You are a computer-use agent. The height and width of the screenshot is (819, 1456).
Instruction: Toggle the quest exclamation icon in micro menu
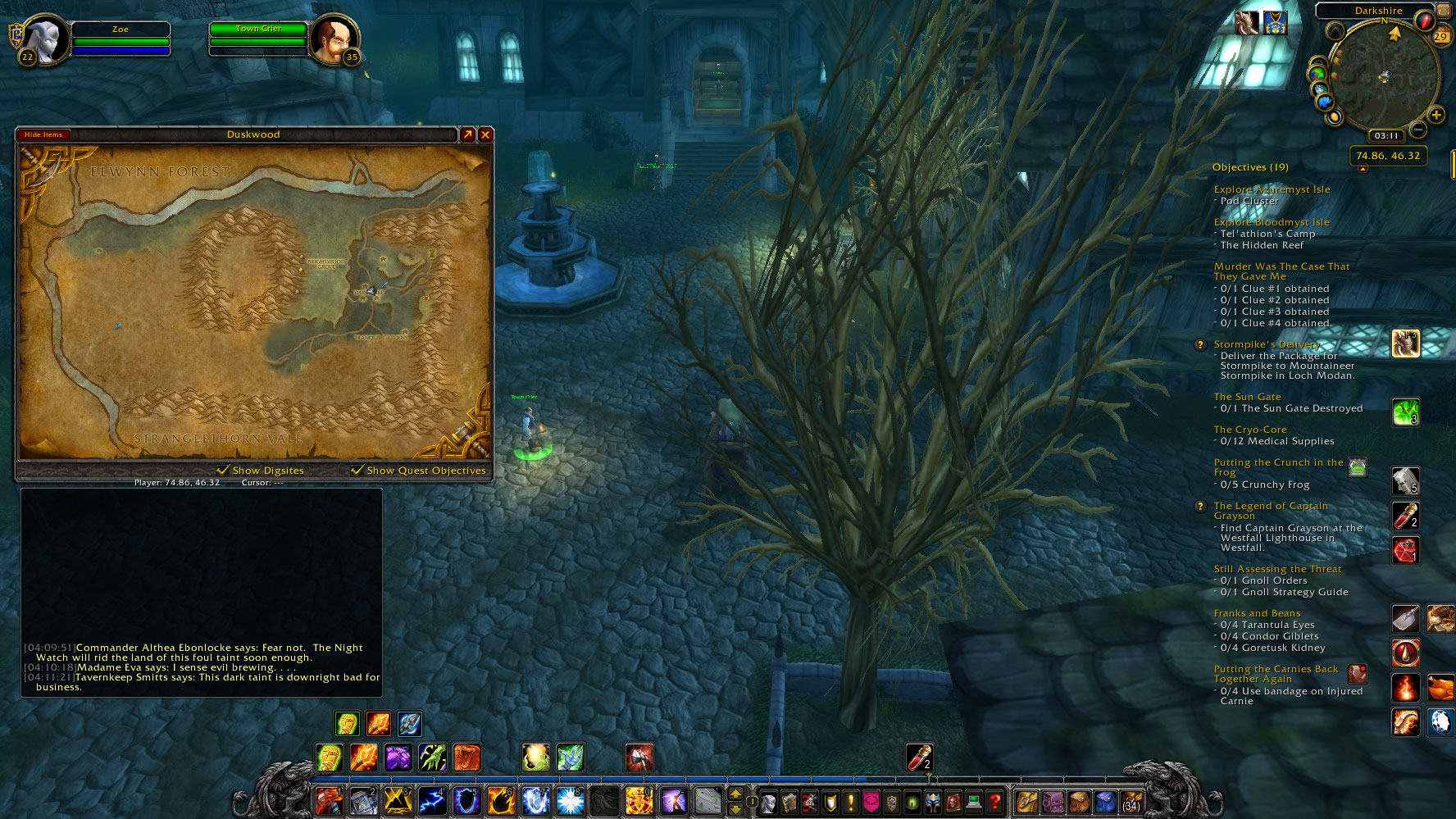(x=850, y=802)
